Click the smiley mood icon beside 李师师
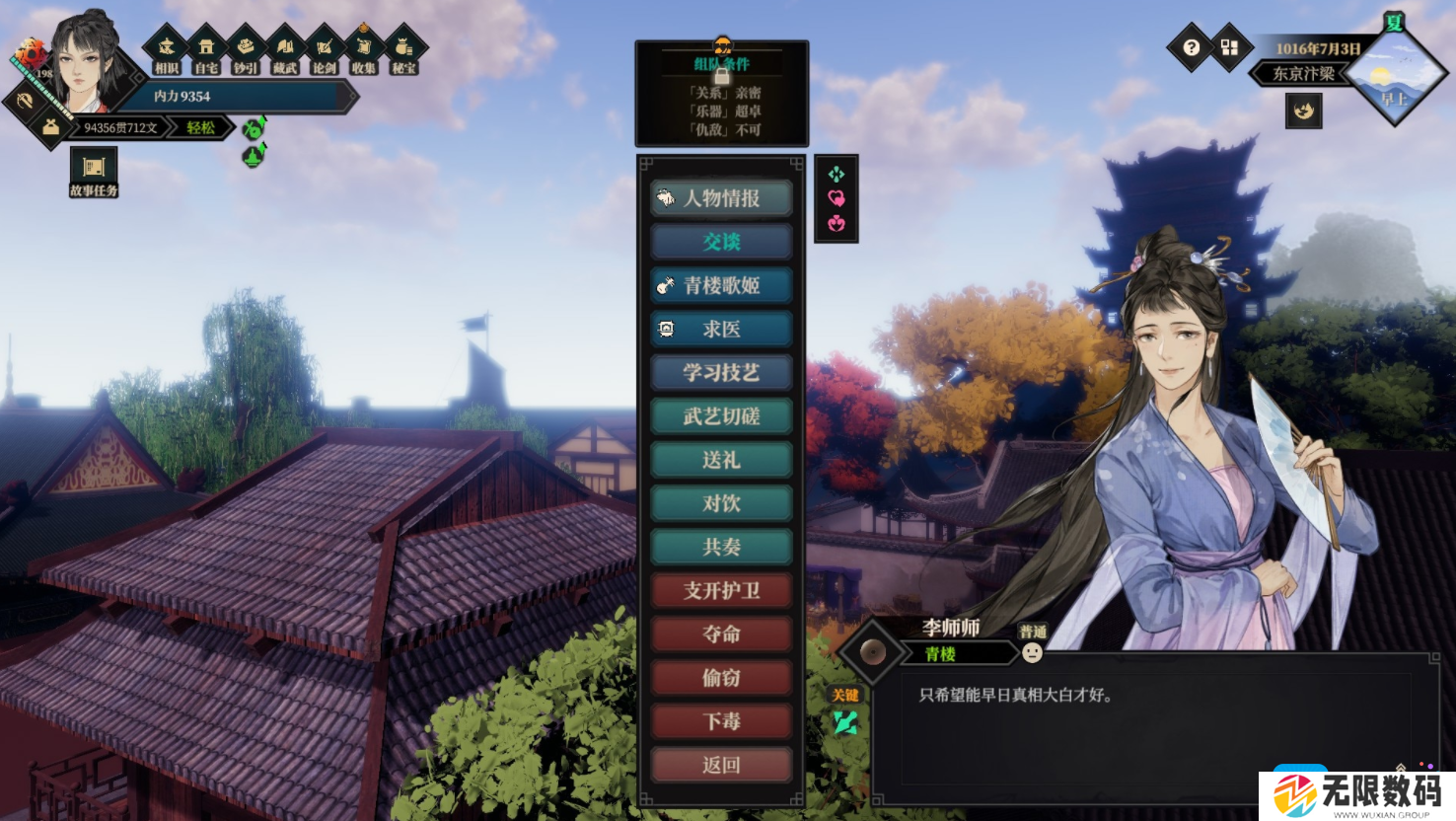1456x821 pixels. point(1034,654)
